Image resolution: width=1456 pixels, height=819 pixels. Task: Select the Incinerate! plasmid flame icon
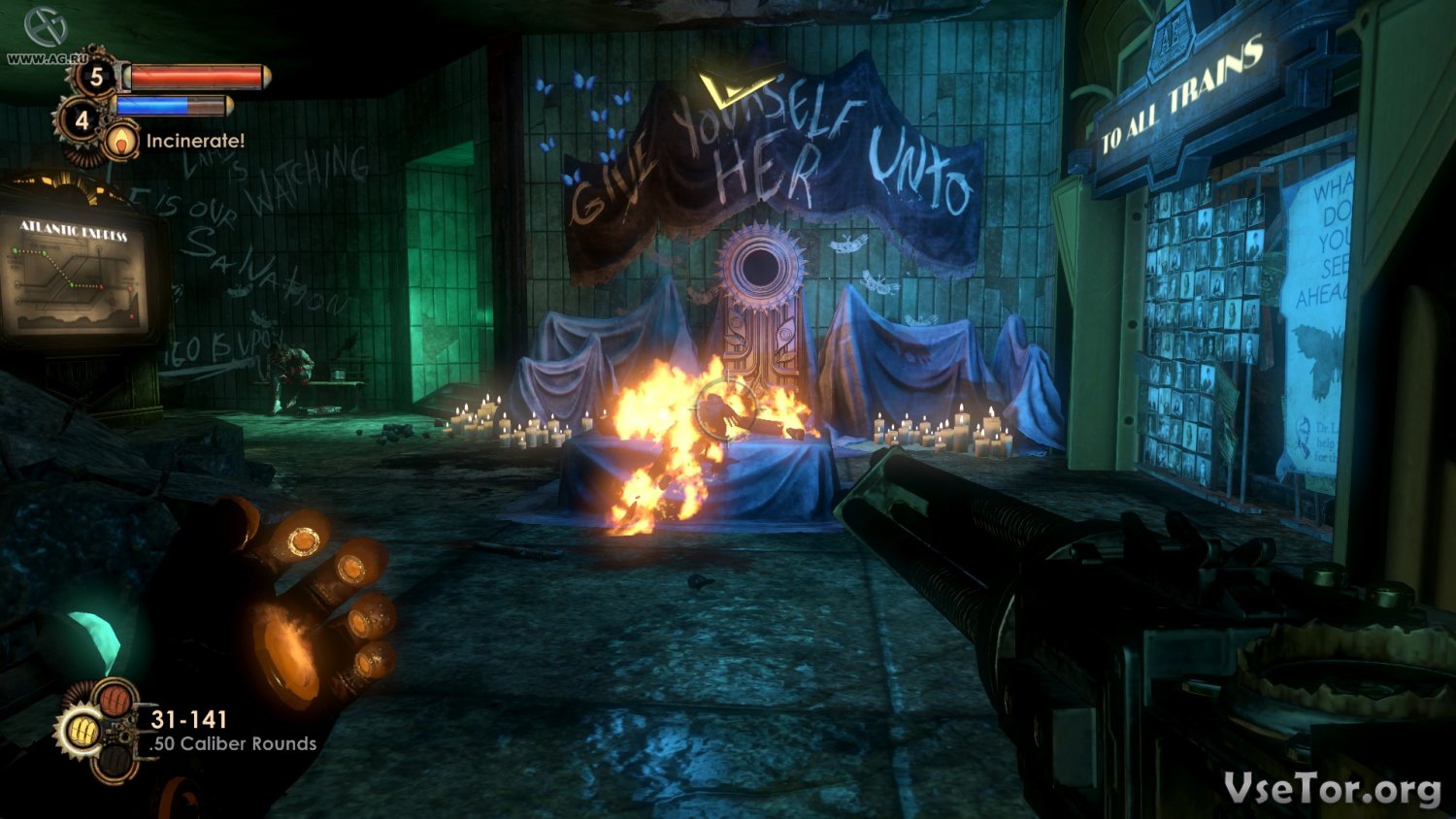click(x=120, y=142)
